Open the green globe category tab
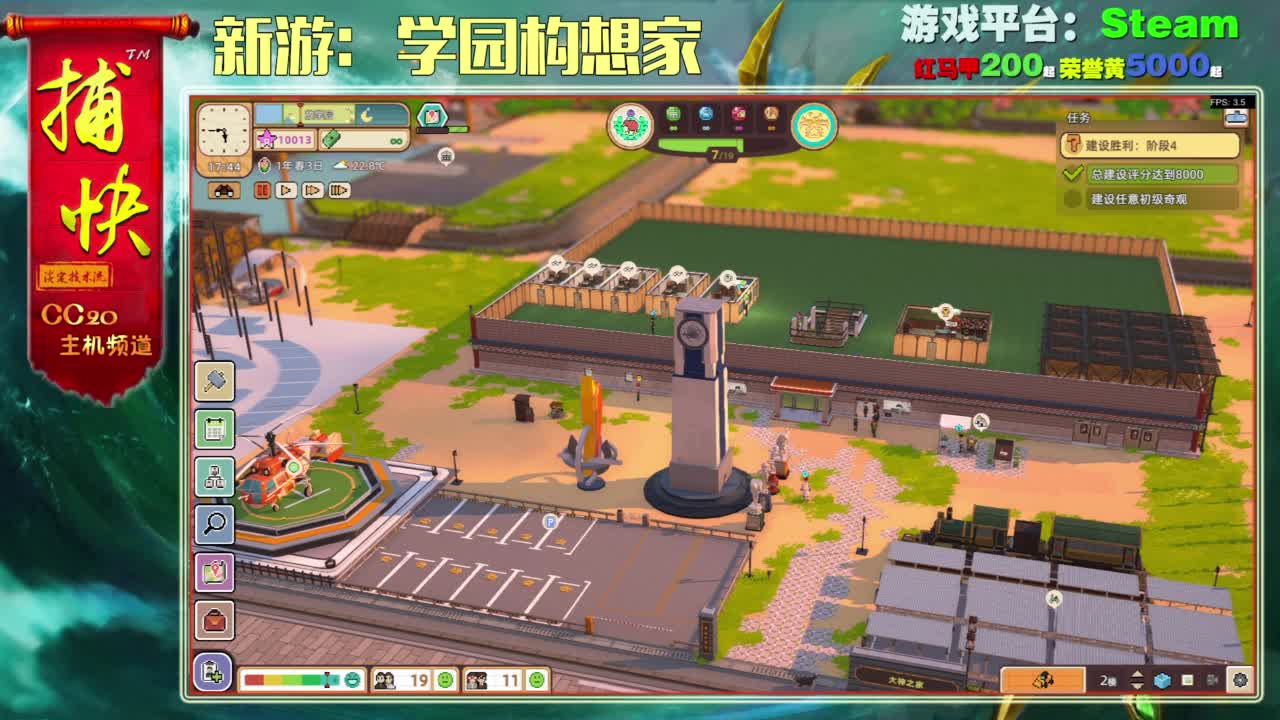The height and width of the screenshot is (720, 1280). (x=672, y=115)
